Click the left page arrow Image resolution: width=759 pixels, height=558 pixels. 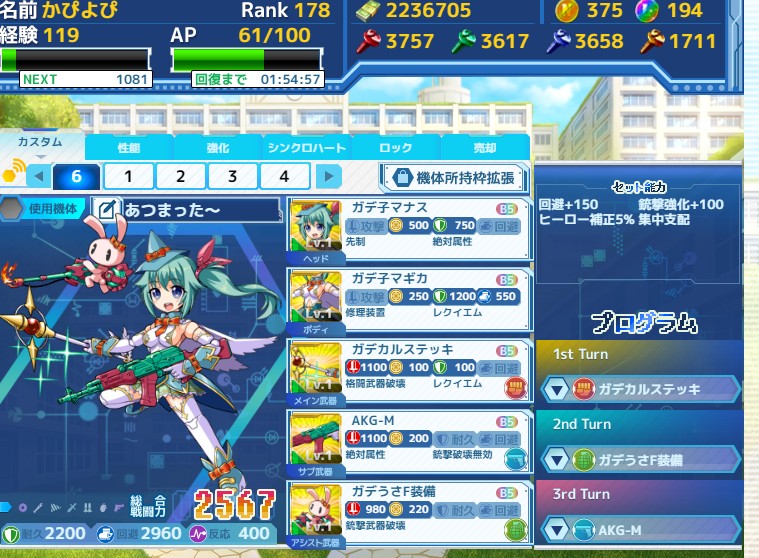[x=38, y=177]
